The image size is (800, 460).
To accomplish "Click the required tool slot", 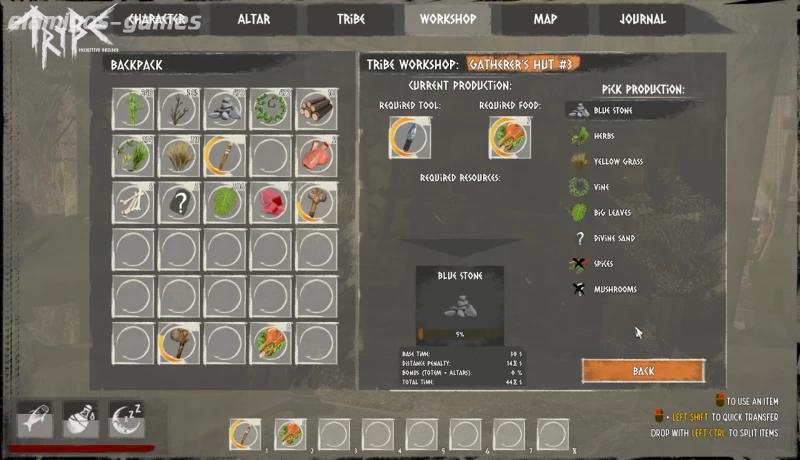I will pos(410,137).
